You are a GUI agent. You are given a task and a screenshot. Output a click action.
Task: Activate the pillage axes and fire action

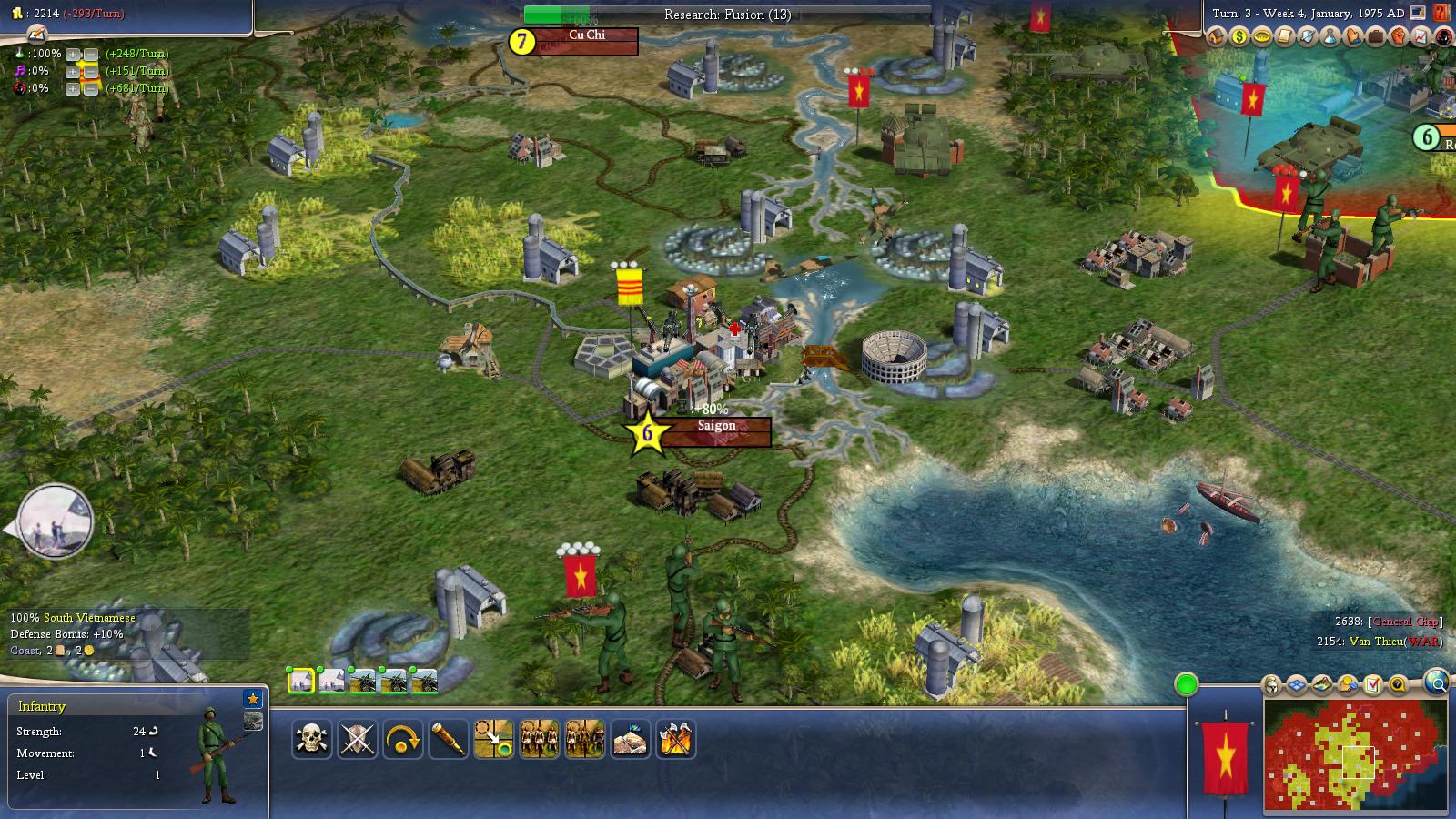675,739
